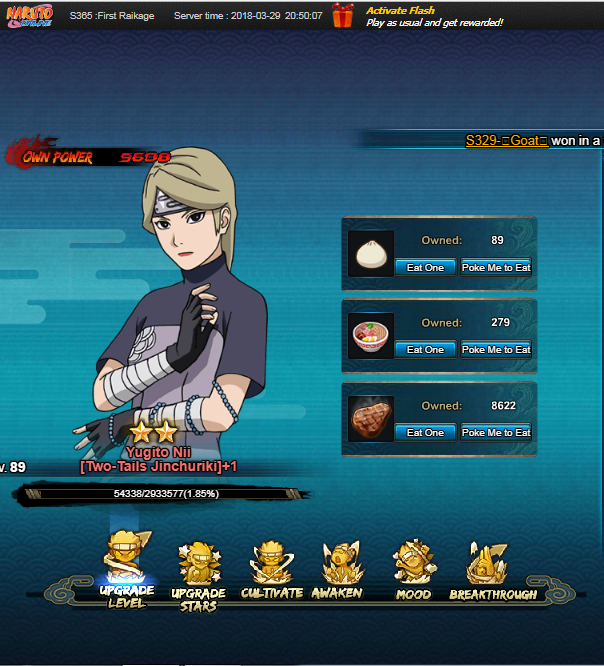Select the grilled steak food icon
604x666 pixels.
point(370,420)
